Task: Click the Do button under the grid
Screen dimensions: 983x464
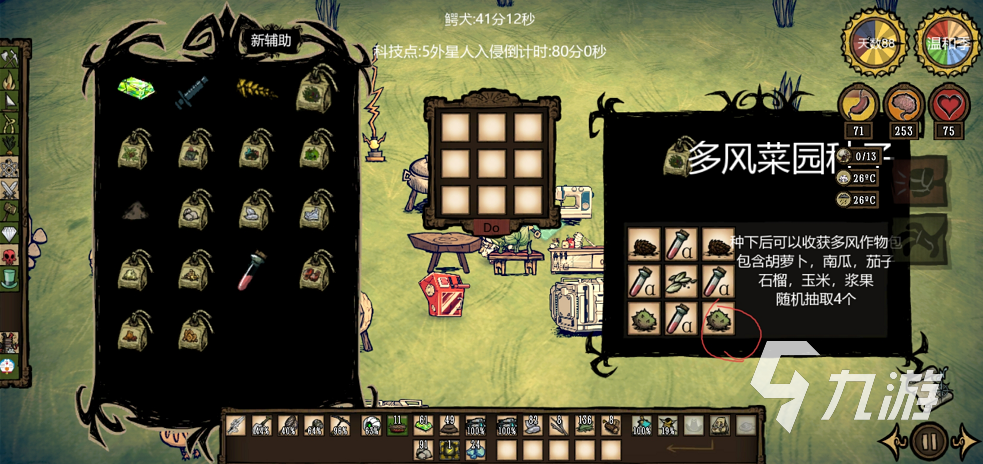Action: [x=491, y=227]
